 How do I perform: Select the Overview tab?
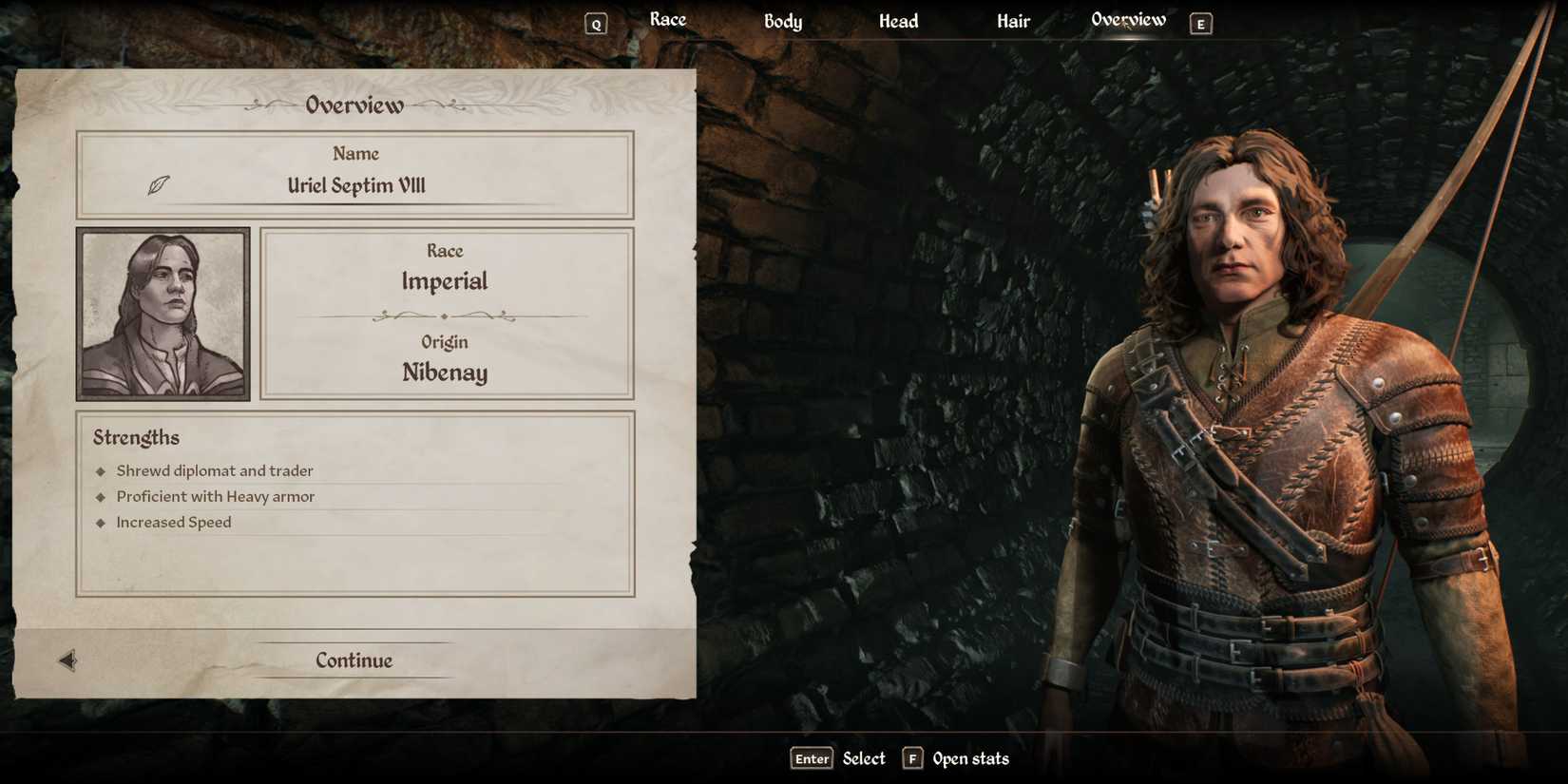(x=1129, y=18)
